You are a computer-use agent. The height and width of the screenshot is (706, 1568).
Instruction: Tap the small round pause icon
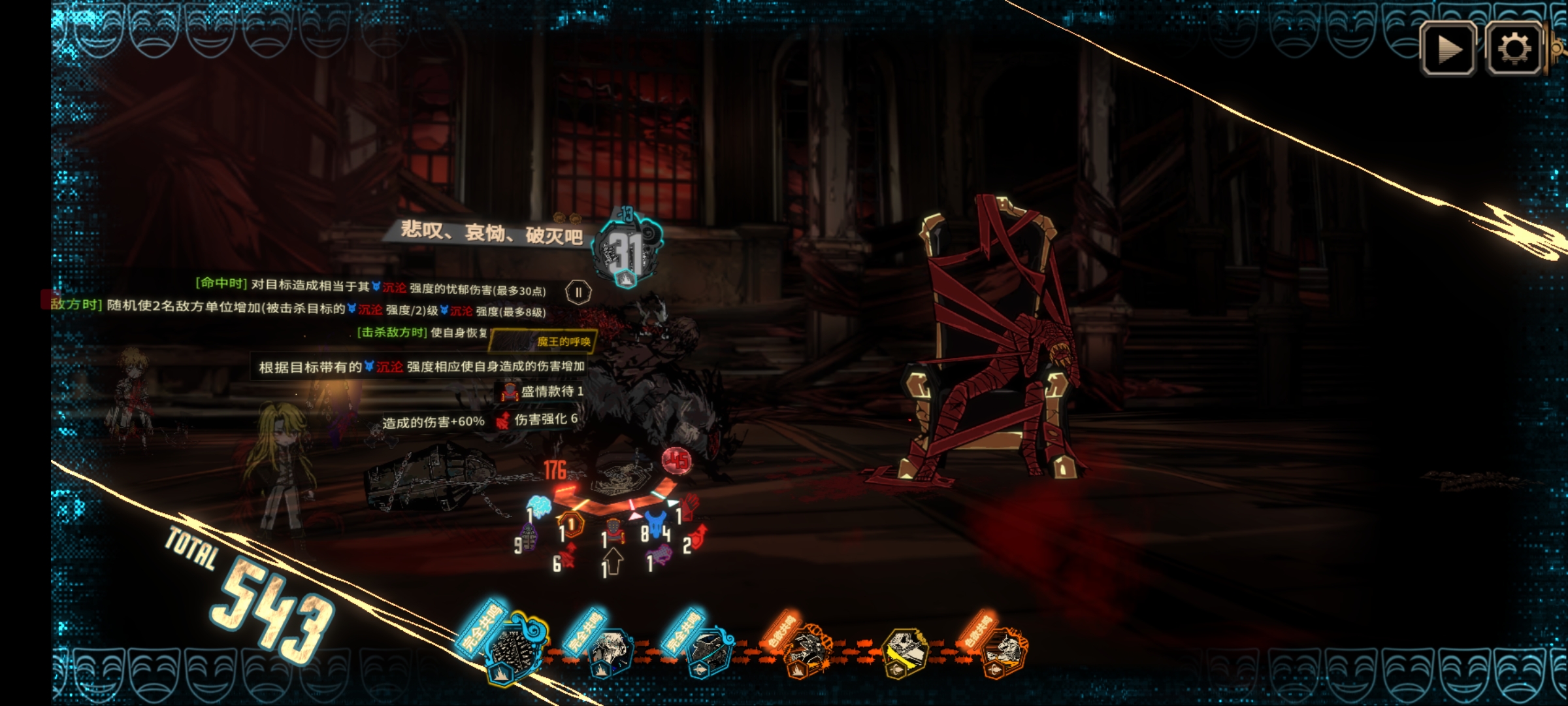point(578,292)
